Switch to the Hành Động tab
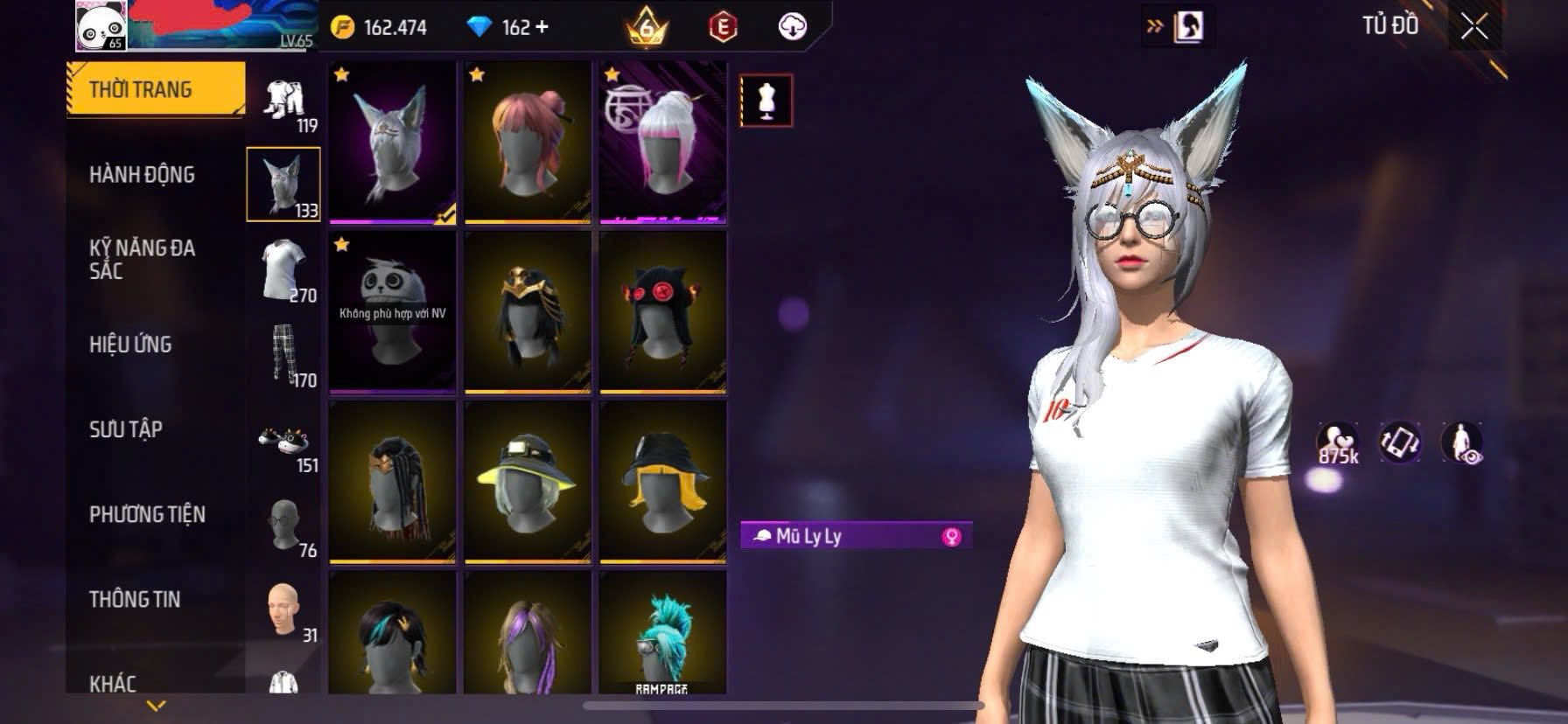 coord(142,175)
